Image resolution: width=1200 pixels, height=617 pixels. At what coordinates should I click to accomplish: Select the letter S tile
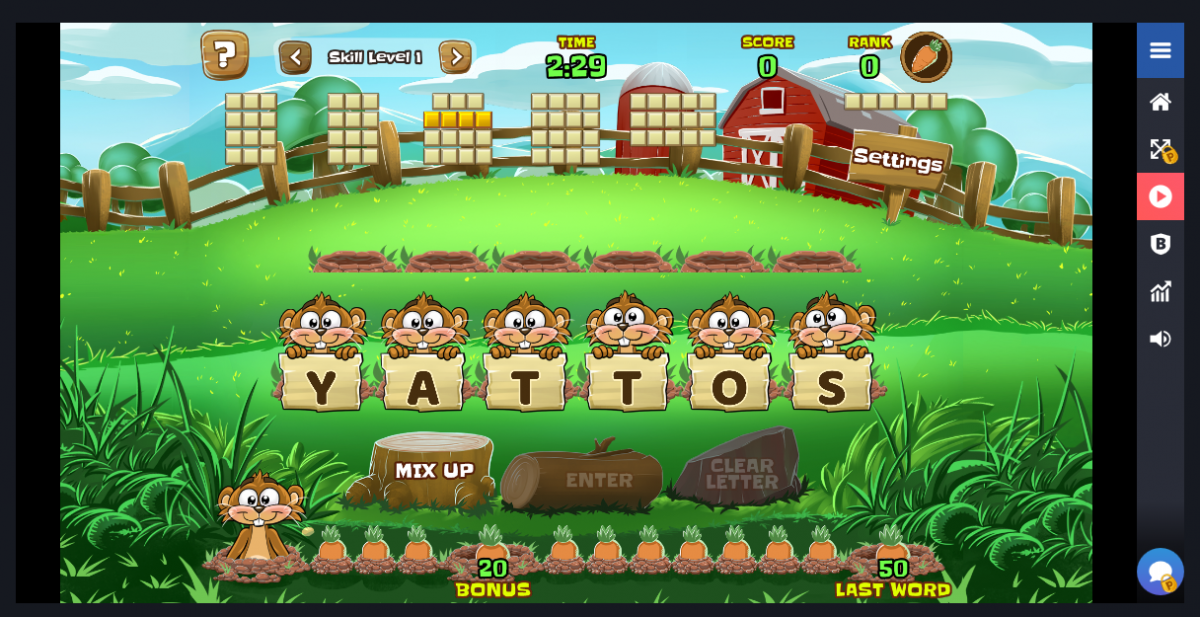(x=832, y=386)
